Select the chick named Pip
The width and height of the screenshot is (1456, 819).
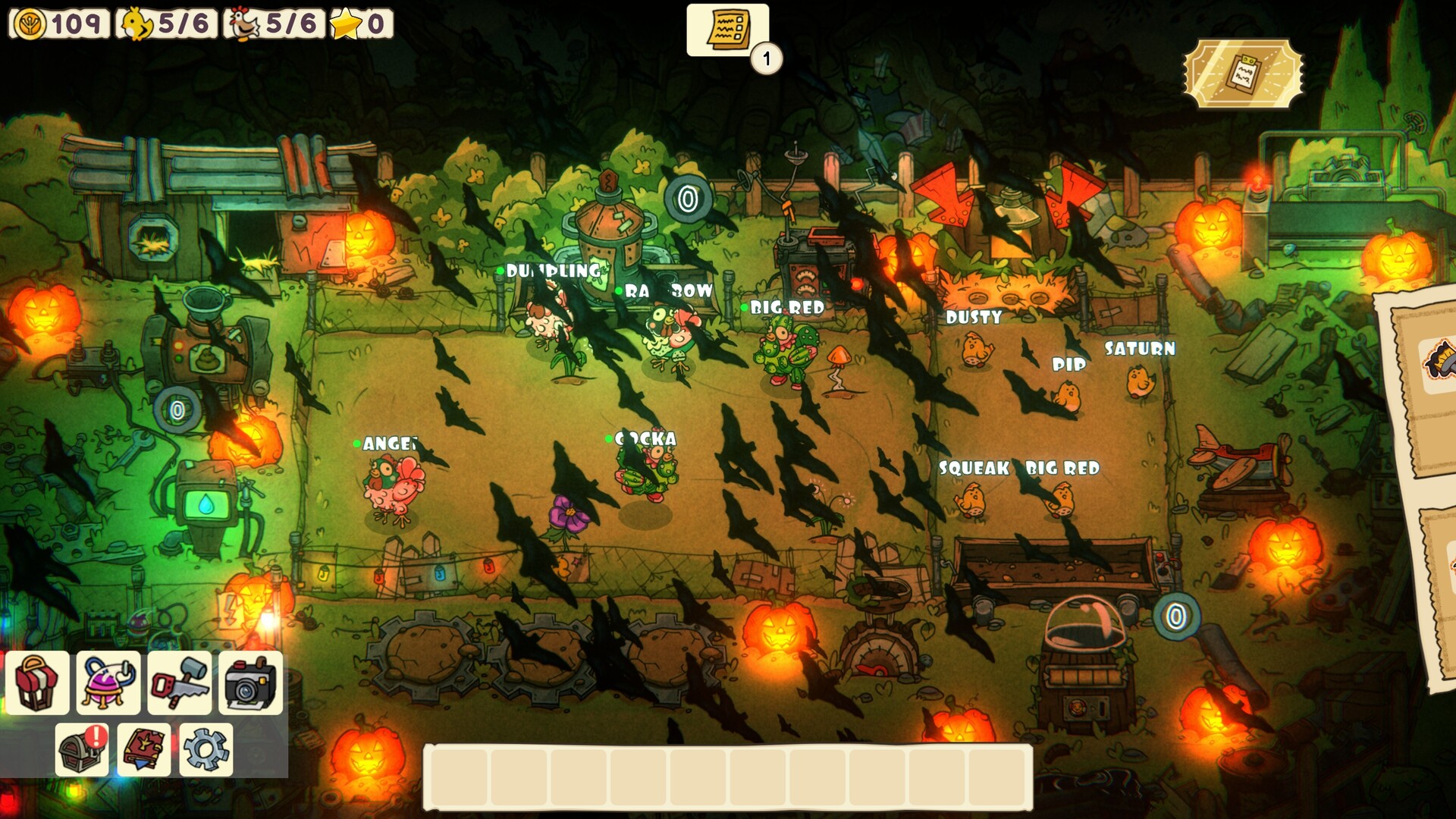point(1068,396)
